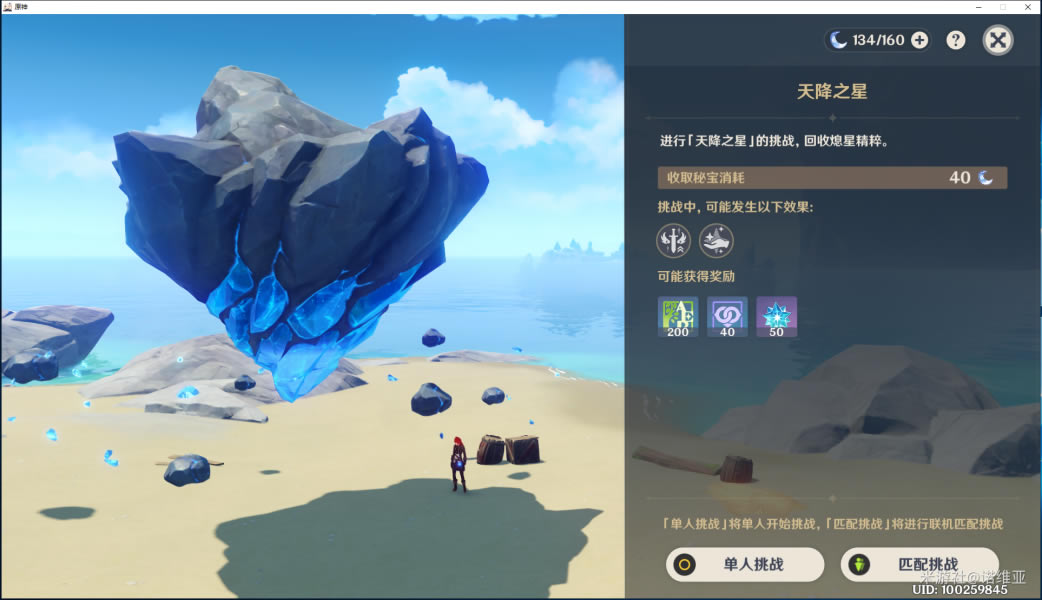Close the 天降之星 challenge panel

[x=997, y=40]
